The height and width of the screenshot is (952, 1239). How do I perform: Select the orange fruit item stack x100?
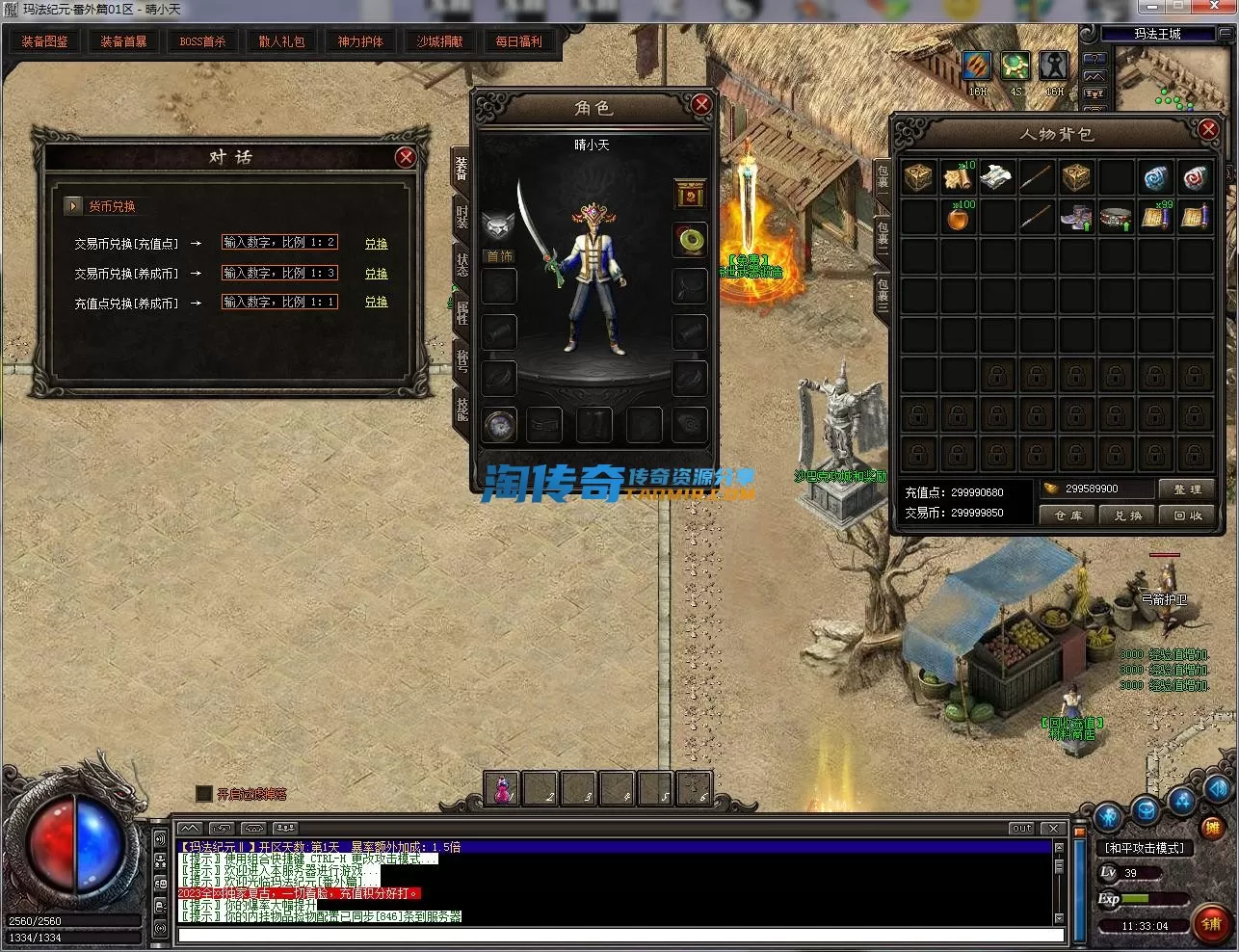(958, 218)
